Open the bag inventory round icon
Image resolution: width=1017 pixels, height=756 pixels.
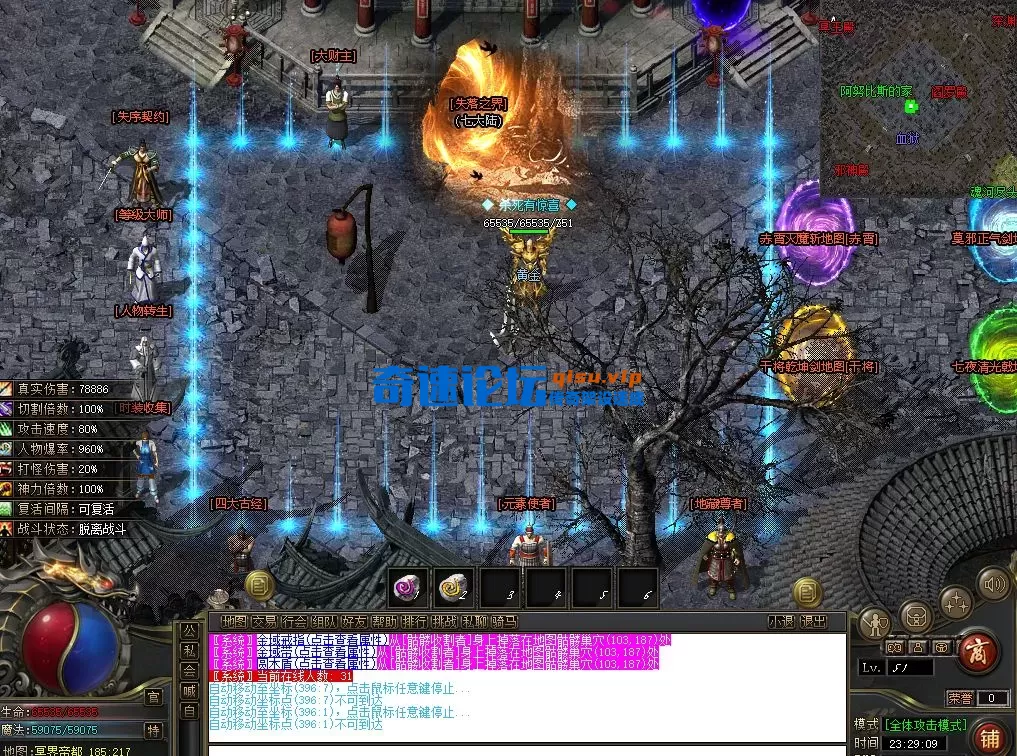click(916, 615)
